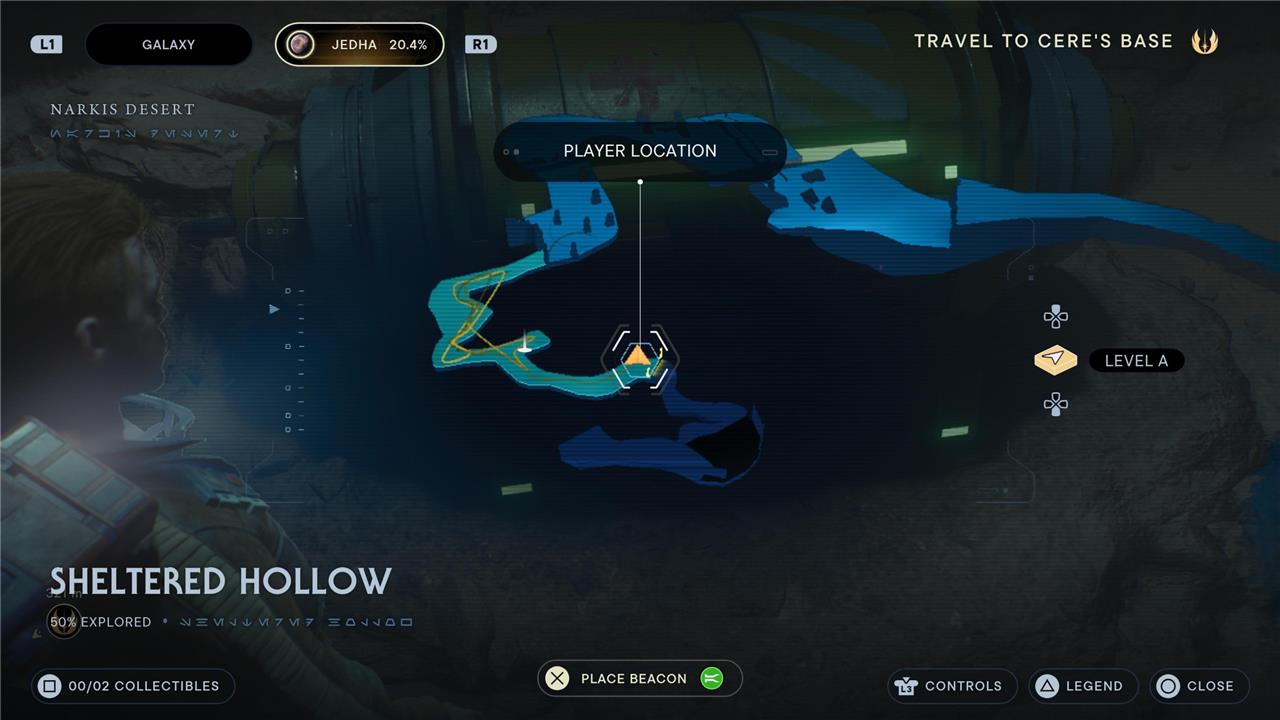1280x720 pixels.
Task: Click the orange player location marker
Action: [639, 355]
